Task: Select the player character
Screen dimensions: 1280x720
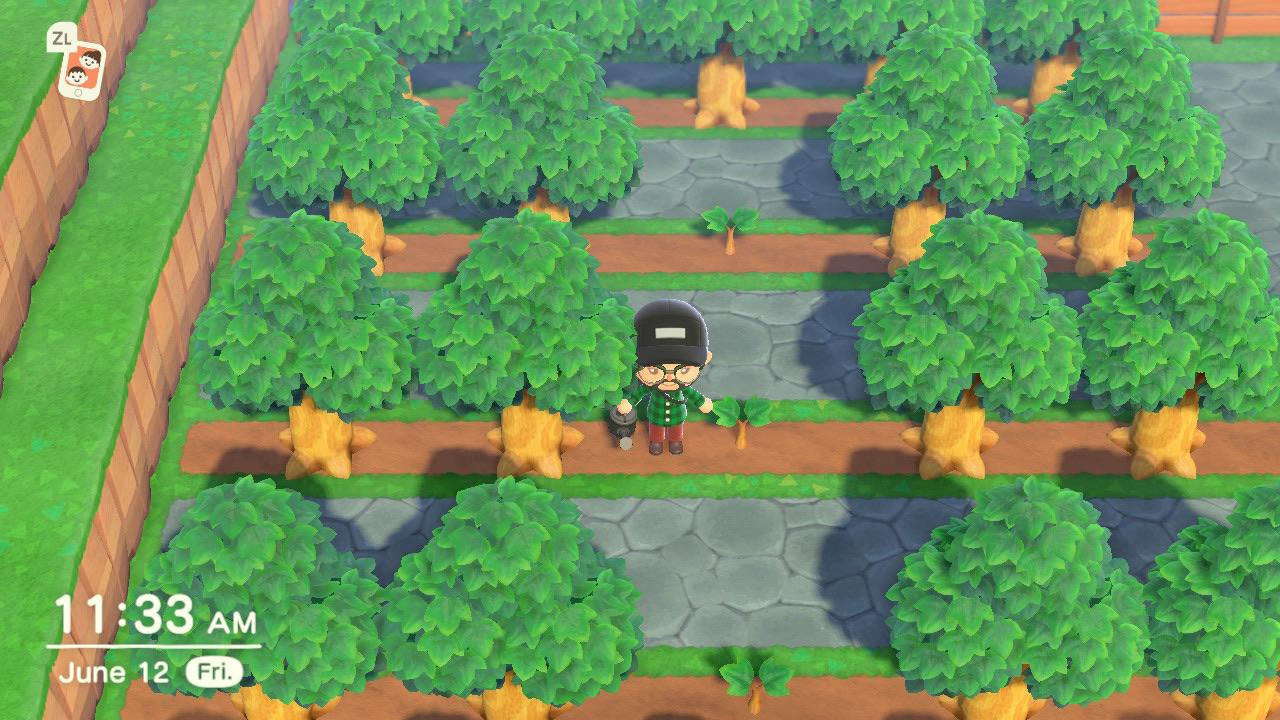Action: click(670, 390)
